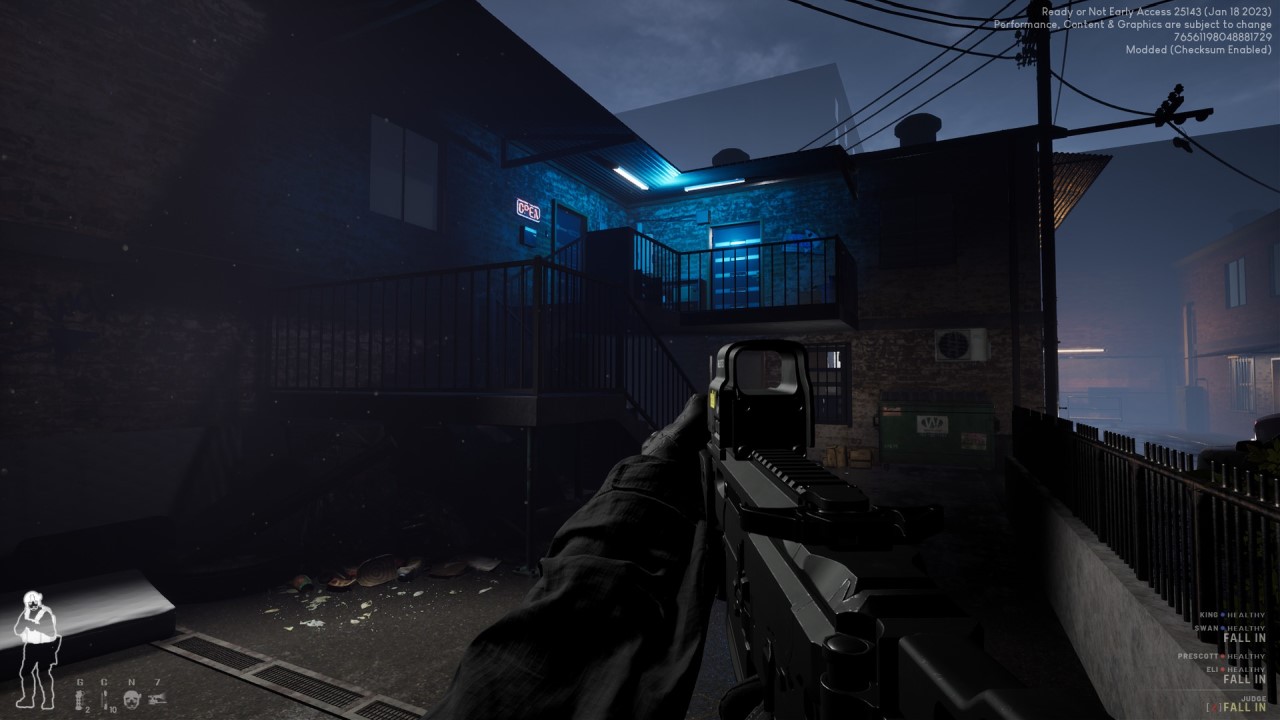Image resolution: width=1280 pixels, height=720 pixels.
Task: Toggle PRESCOTT's red health status dot
Action: (x=1223, y=656)
